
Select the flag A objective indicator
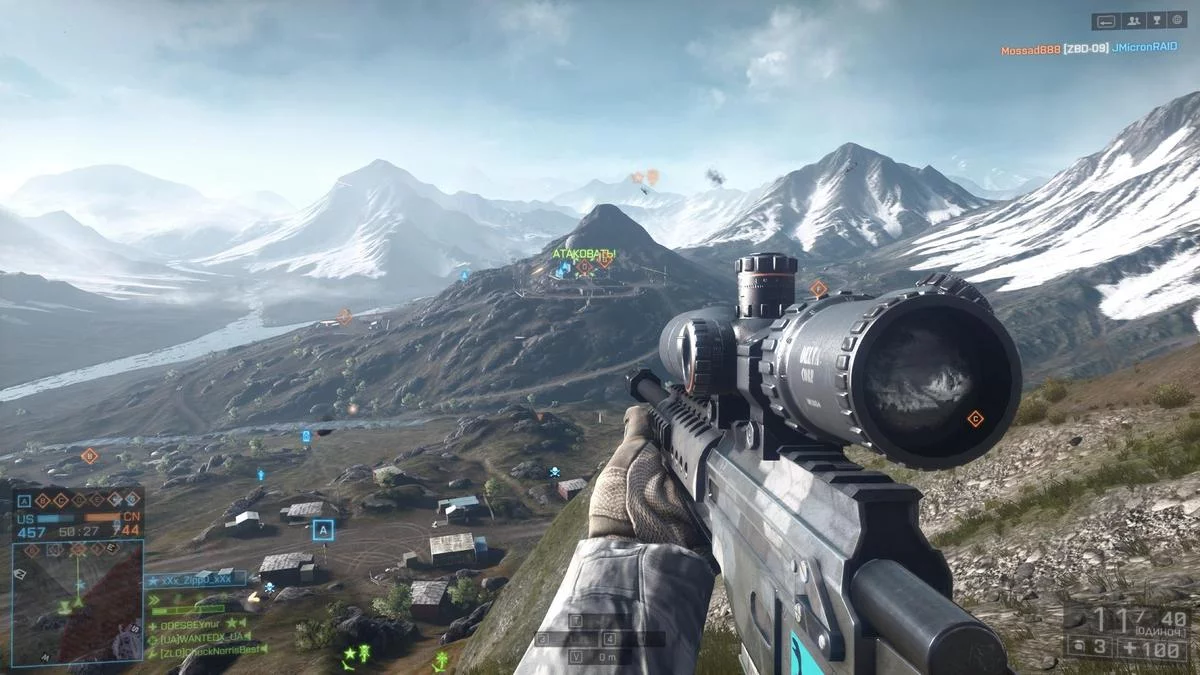pos(24,500)
